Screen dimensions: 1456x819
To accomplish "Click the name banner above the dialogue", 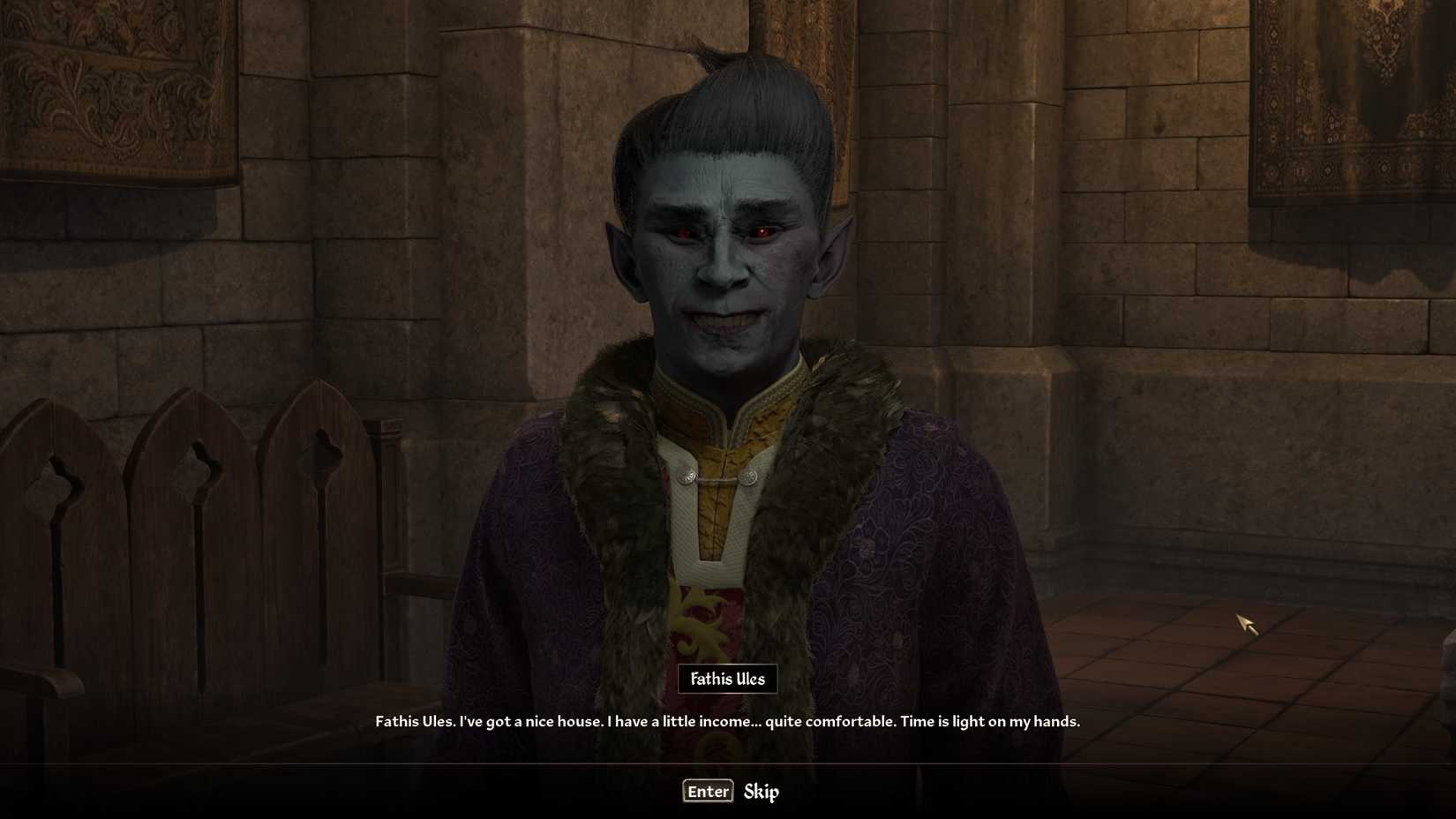I will click(x=726, y=679).
